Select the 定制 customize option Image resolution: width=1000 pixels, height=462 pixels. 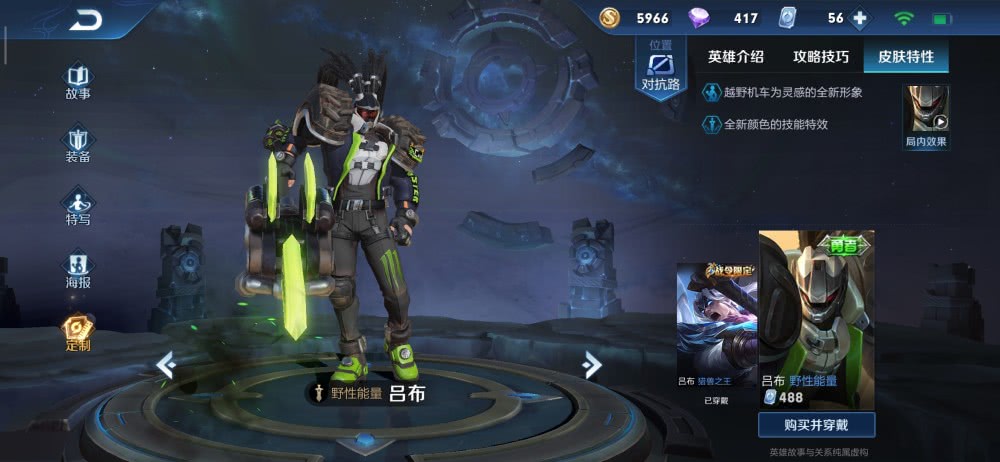point(78,333)
